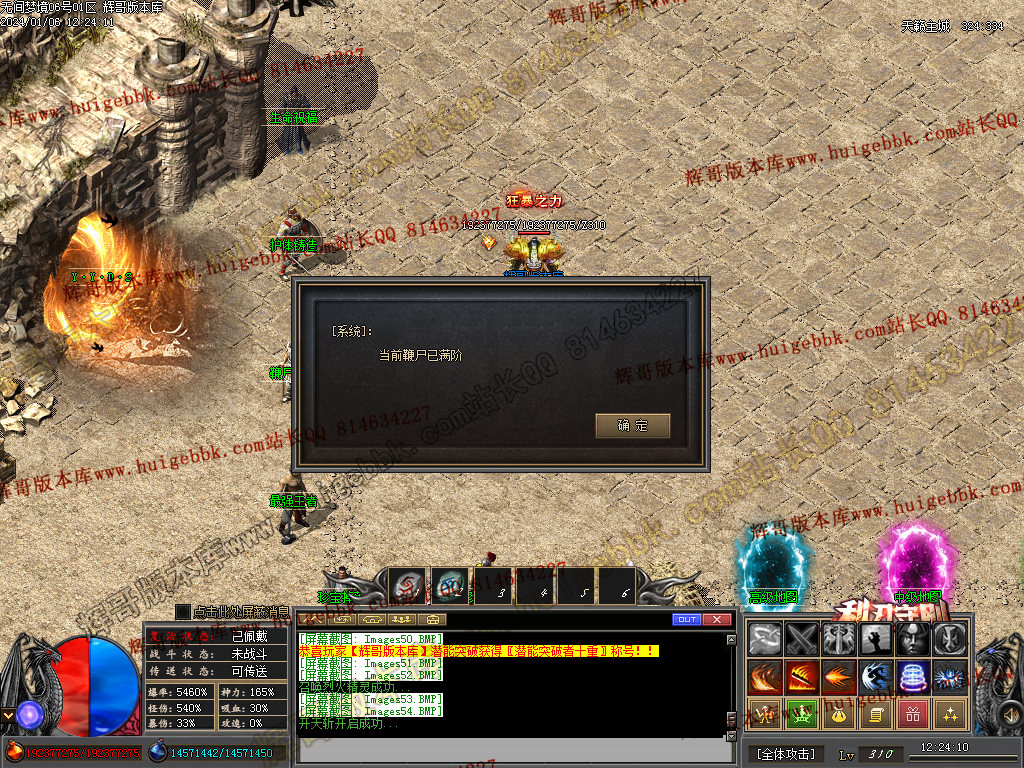Tick the 点击此处屏蔽消息 checkbox

pyautogui.click(x=182, y=611)
